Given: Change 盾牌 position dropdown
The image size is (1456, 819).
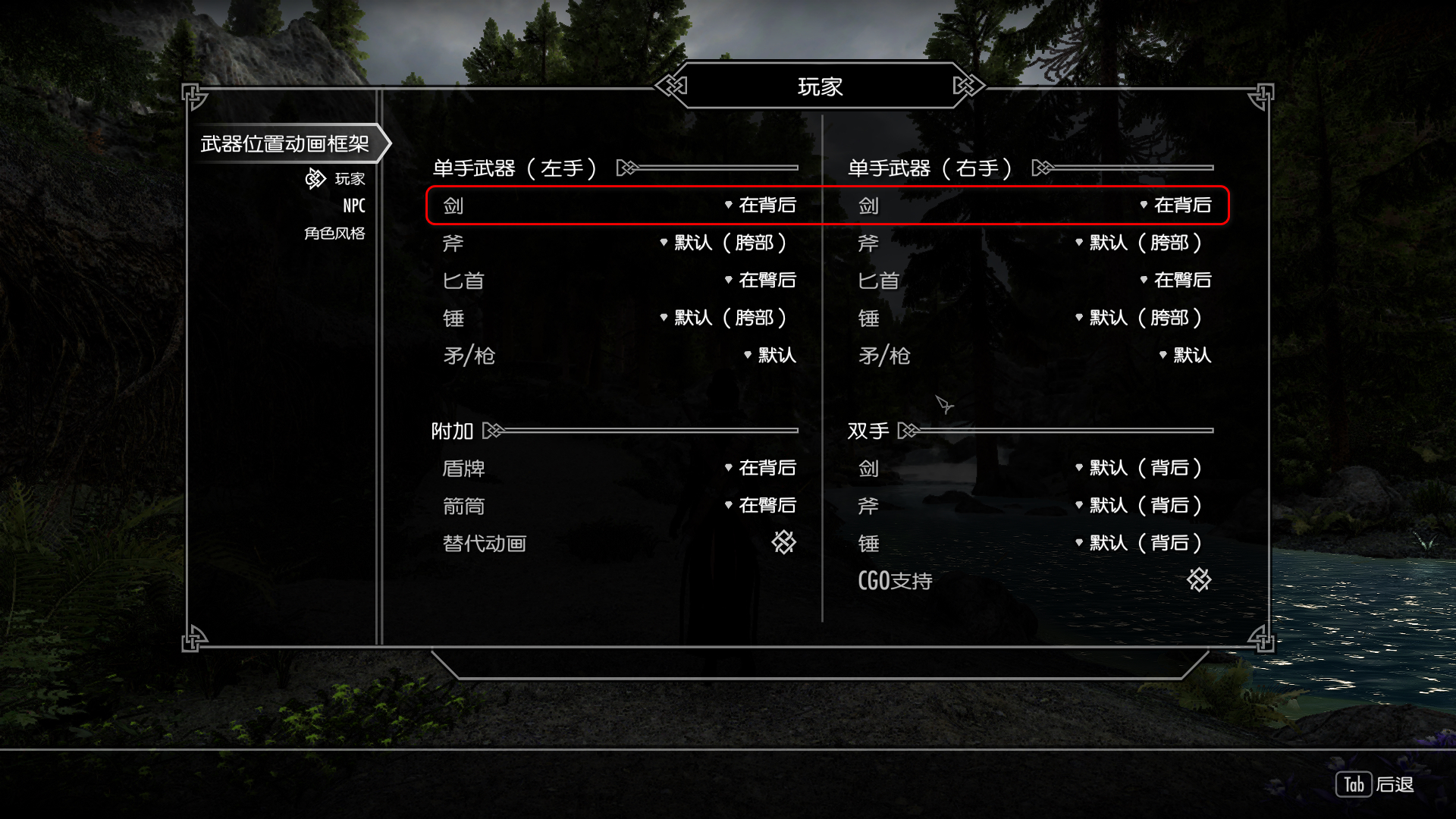Looking at the screenshot, I should tap(761, 468).
